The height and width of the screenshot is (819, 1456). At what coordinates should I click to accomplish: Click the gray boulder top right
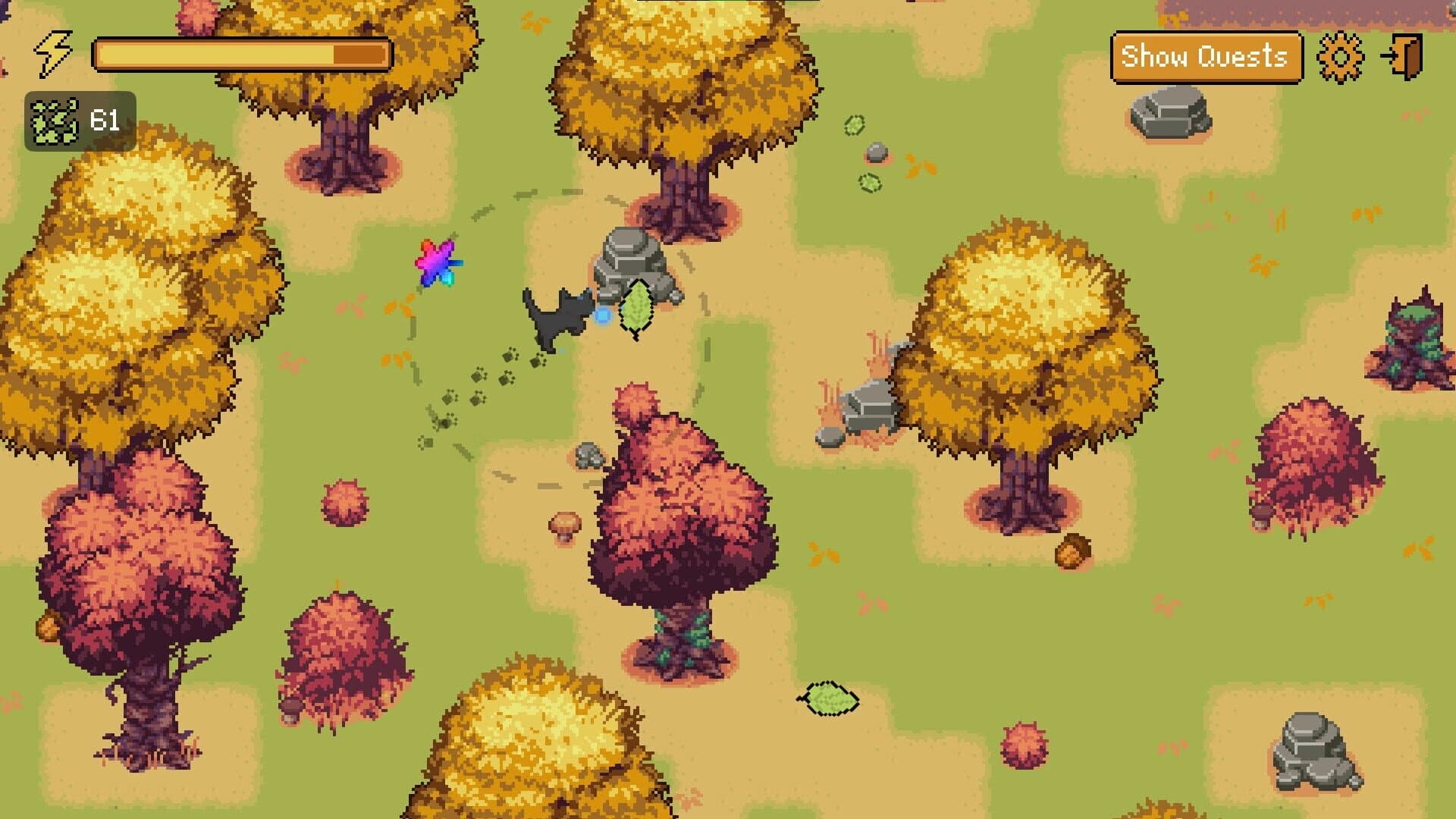coord(1170,111)
